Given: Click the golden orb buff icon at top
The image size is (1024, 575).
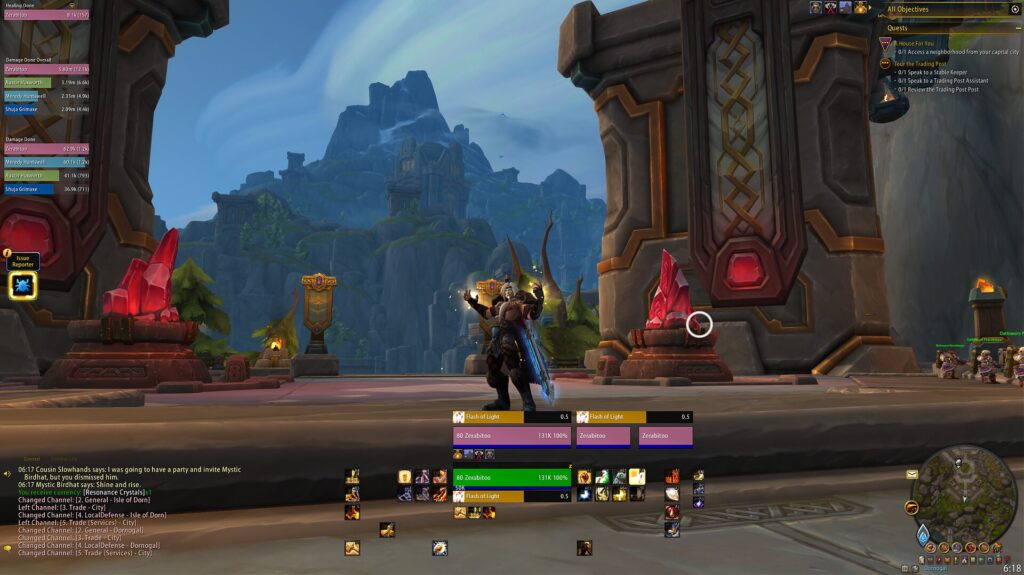Looking at the screenshot, I should [x=860, y=8].
